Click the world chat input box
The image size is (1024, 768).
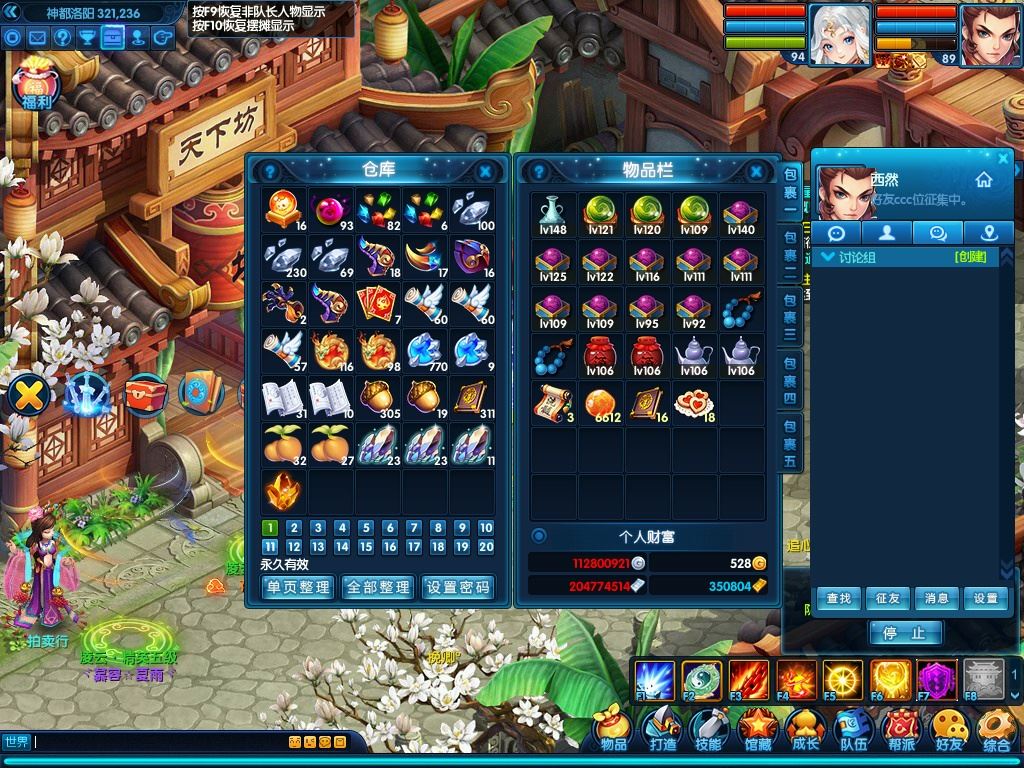[x=160, y=742]
